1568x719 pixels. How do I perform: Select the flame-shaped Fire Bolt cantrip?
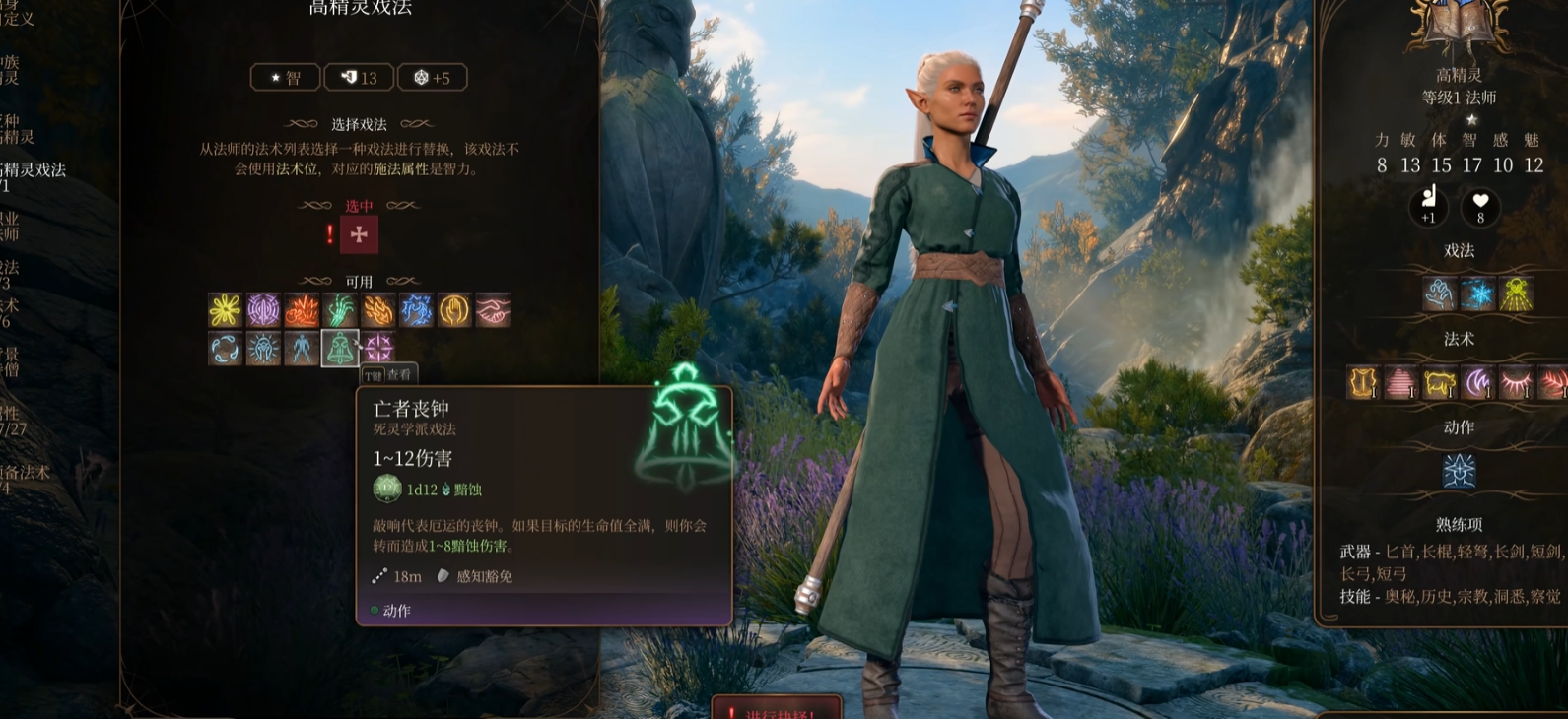[377, 309]
